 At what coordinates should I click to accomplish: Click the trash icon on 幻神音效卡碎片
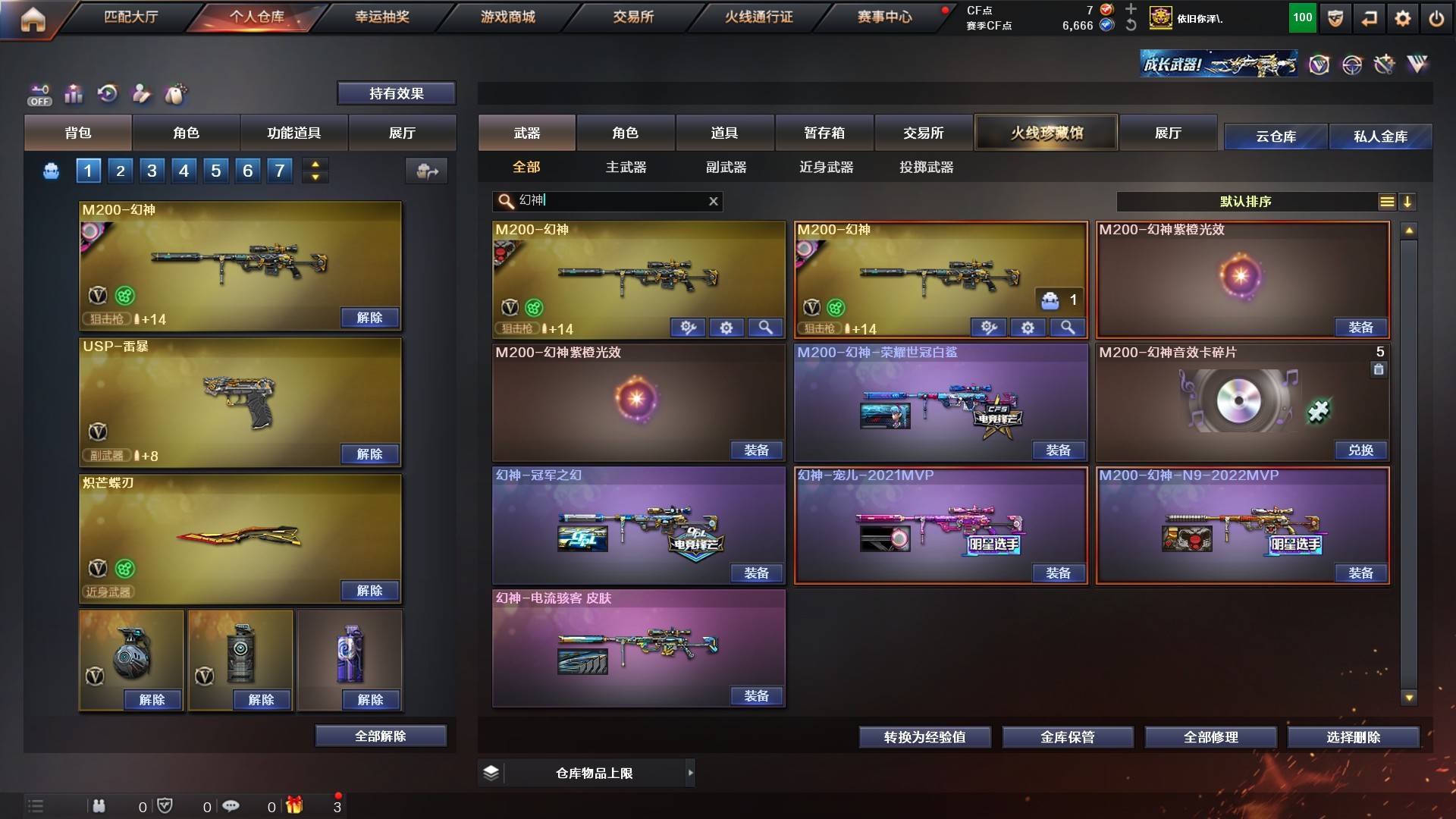[x=1379, y=369]
